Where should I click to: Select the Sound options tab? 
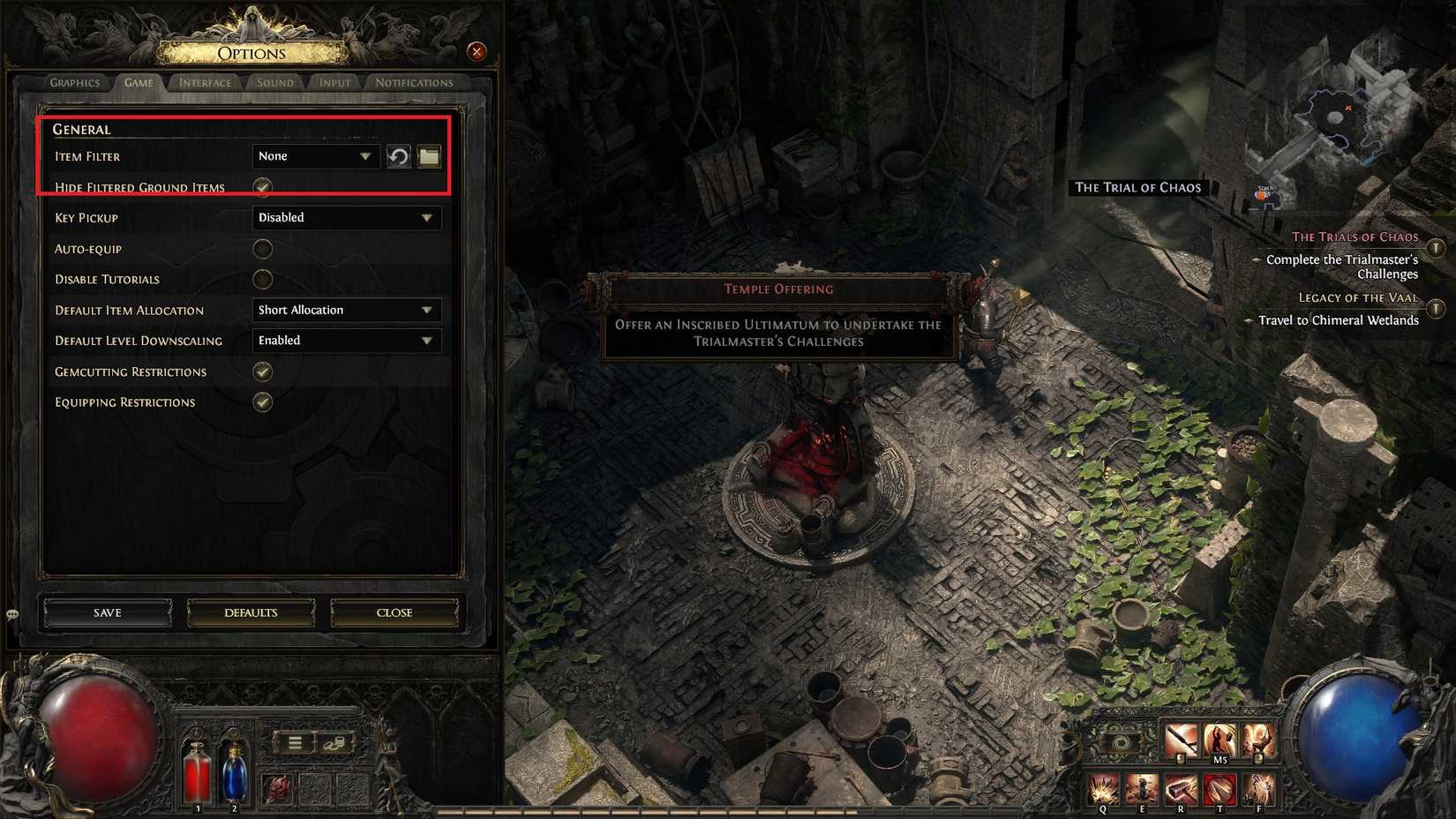274,82
